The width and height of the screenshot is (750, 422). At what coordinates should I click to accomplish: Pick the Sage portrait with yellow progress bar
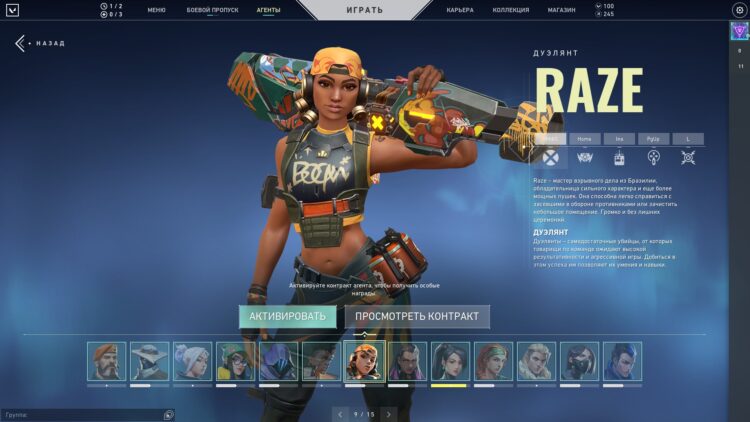pos(450,361)
